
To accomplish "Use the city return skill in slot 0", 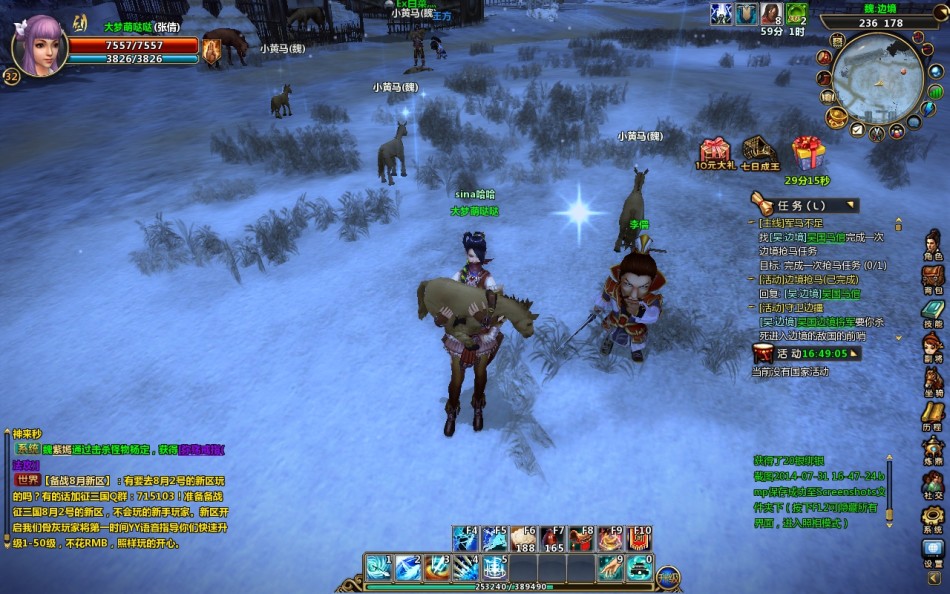I will coord(638,568).
